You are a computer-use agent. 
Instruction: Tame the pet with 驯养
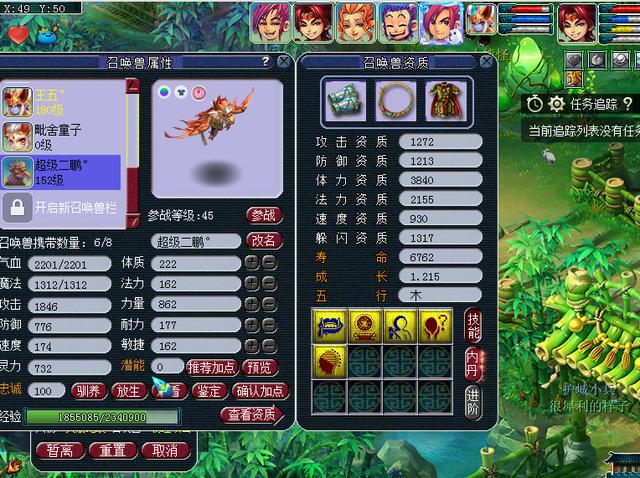89,391
